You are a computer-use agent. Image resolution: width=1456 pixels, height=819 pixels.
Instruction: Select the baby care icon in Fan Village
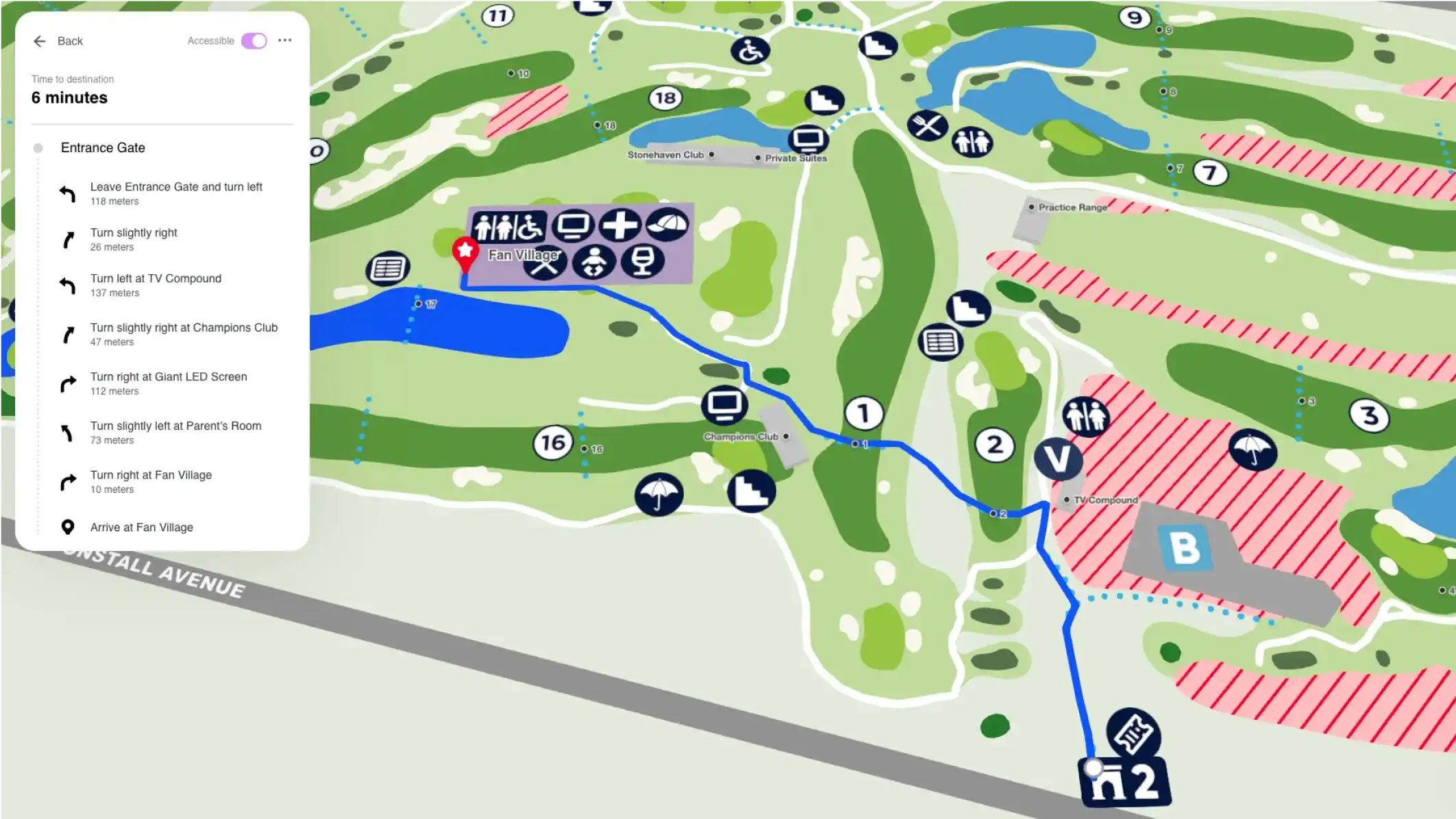[595, 261]
